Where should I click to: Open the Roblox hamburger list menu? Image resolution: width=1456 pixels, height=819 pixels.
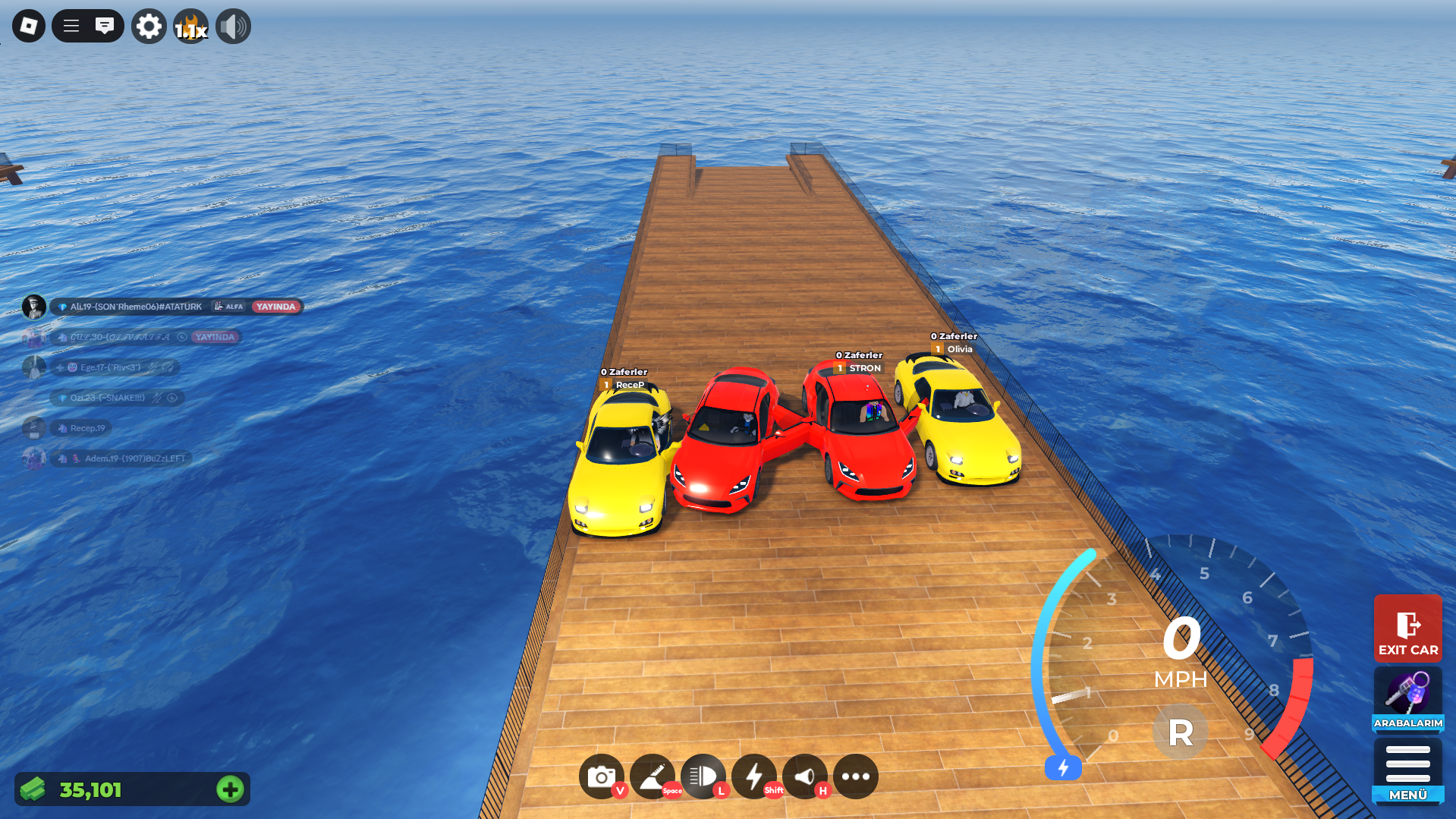point(71,27)
